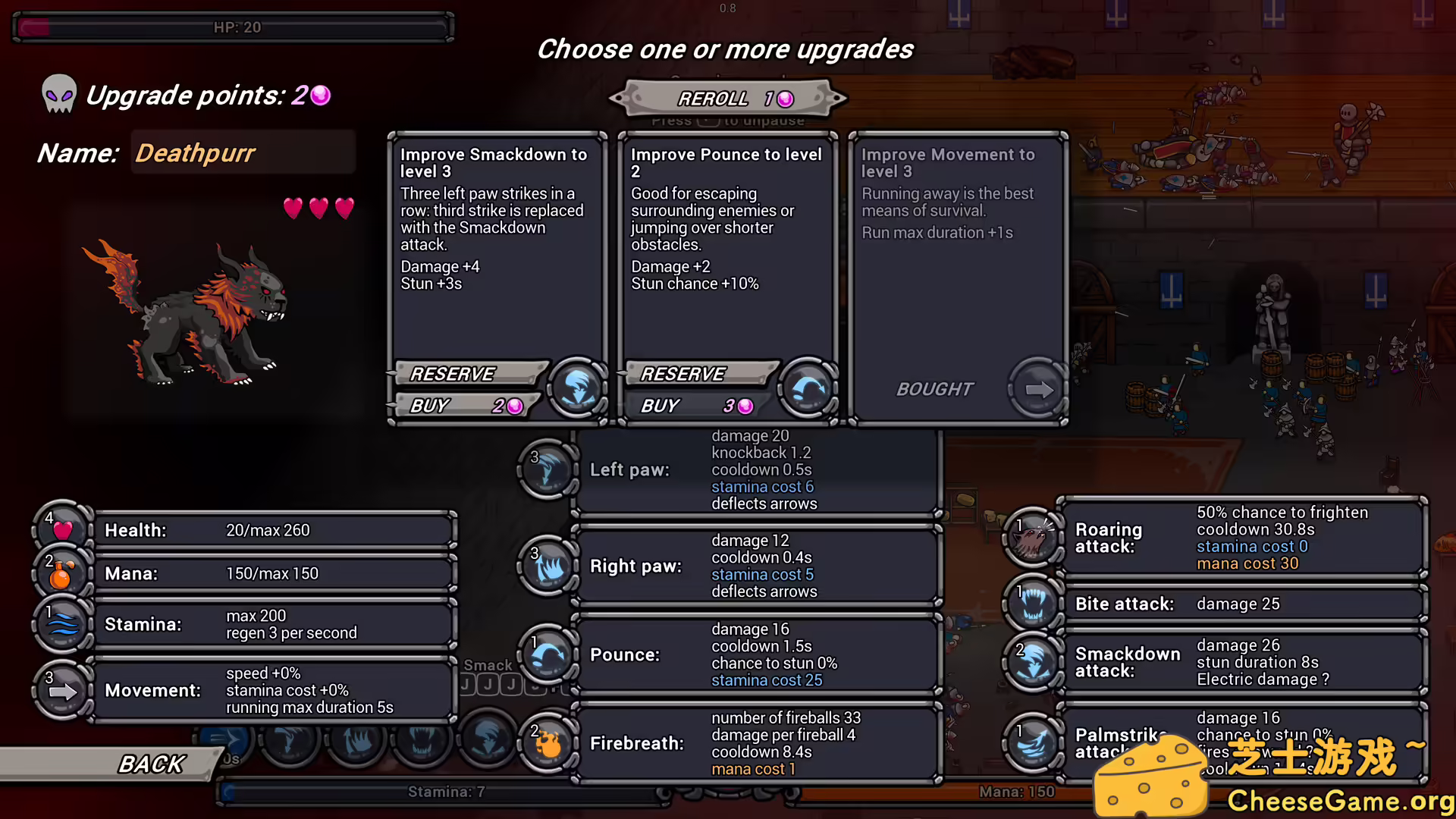This screenshot has height=819, width=1456.
Task: Reserve the Improve Smackdown upgrade
Action: tap(468, 373)
